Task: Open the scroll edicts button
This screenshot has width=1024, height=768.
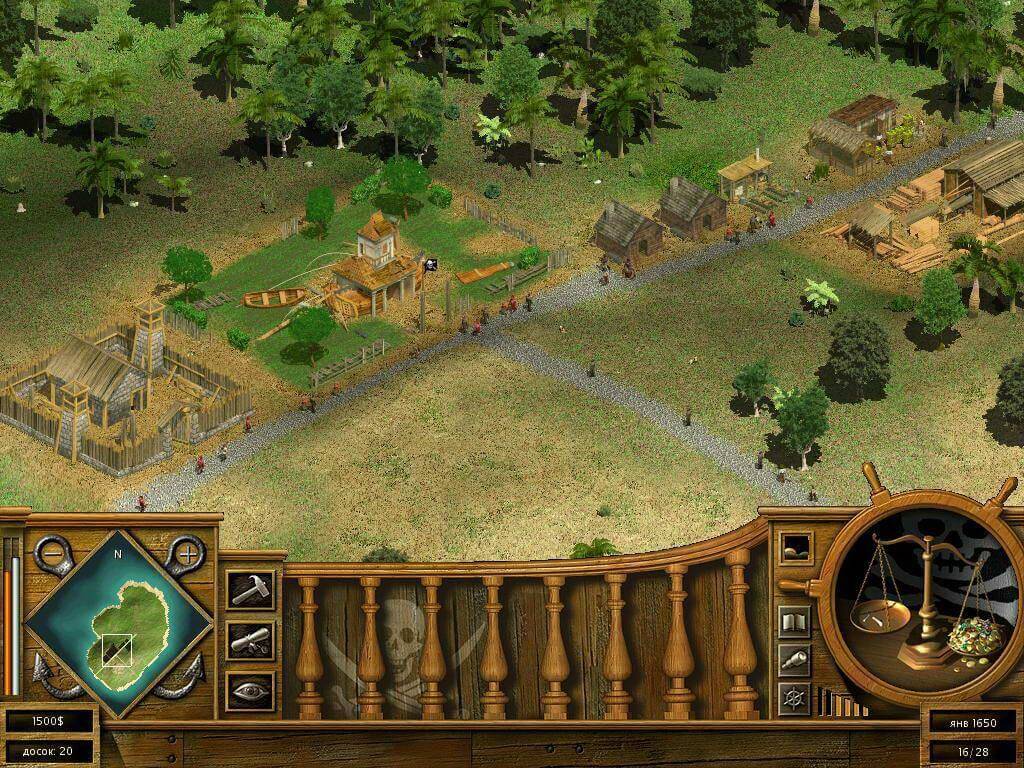Action: (249, 640)
